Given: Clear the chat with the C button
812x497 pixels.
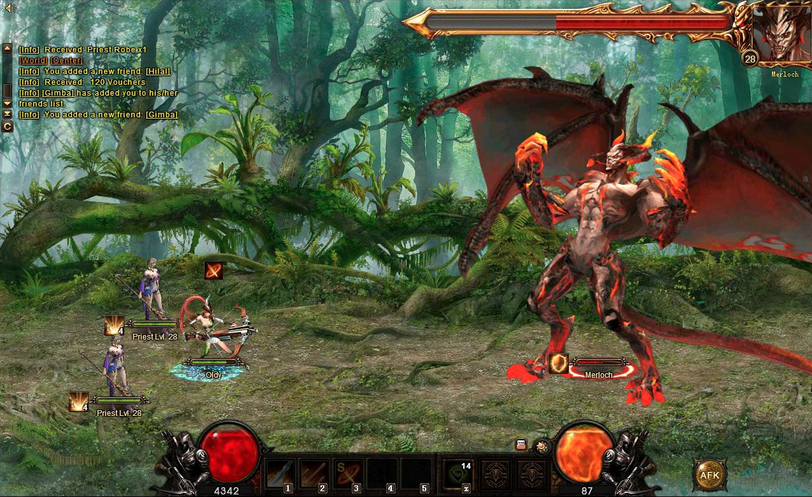Looking at the screenshot, I should click(x=7, y=126).
